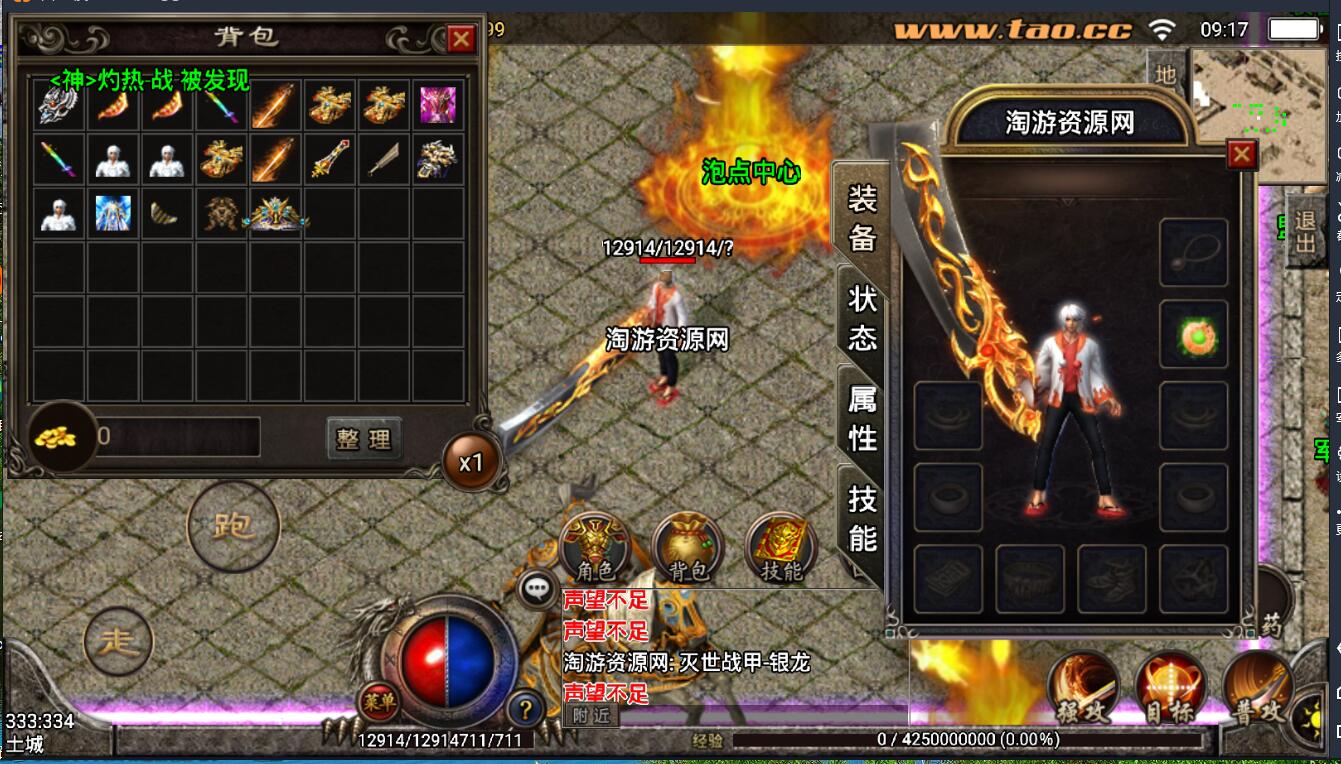Close the equipment panel
This screenshot has width=1341, height=764.
(1241, 154)
